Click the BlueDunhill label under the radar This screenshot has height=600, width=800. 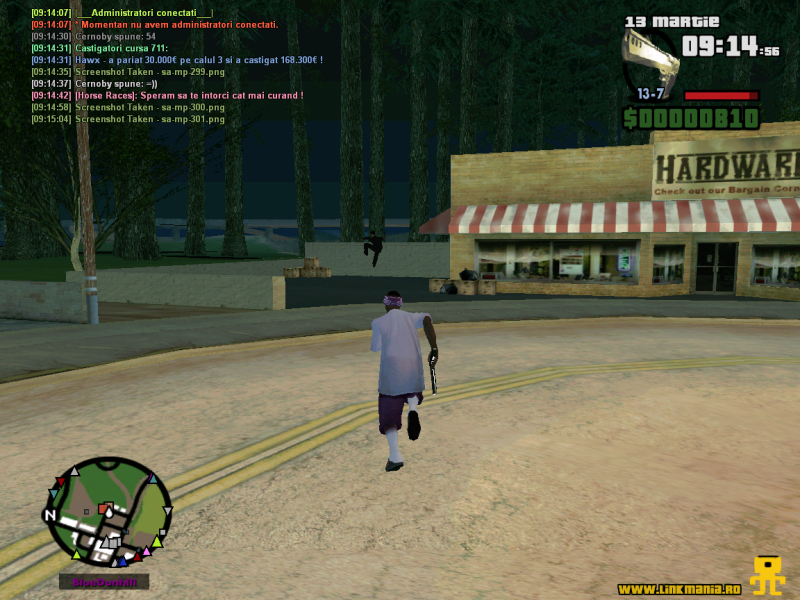click(103, 582)
